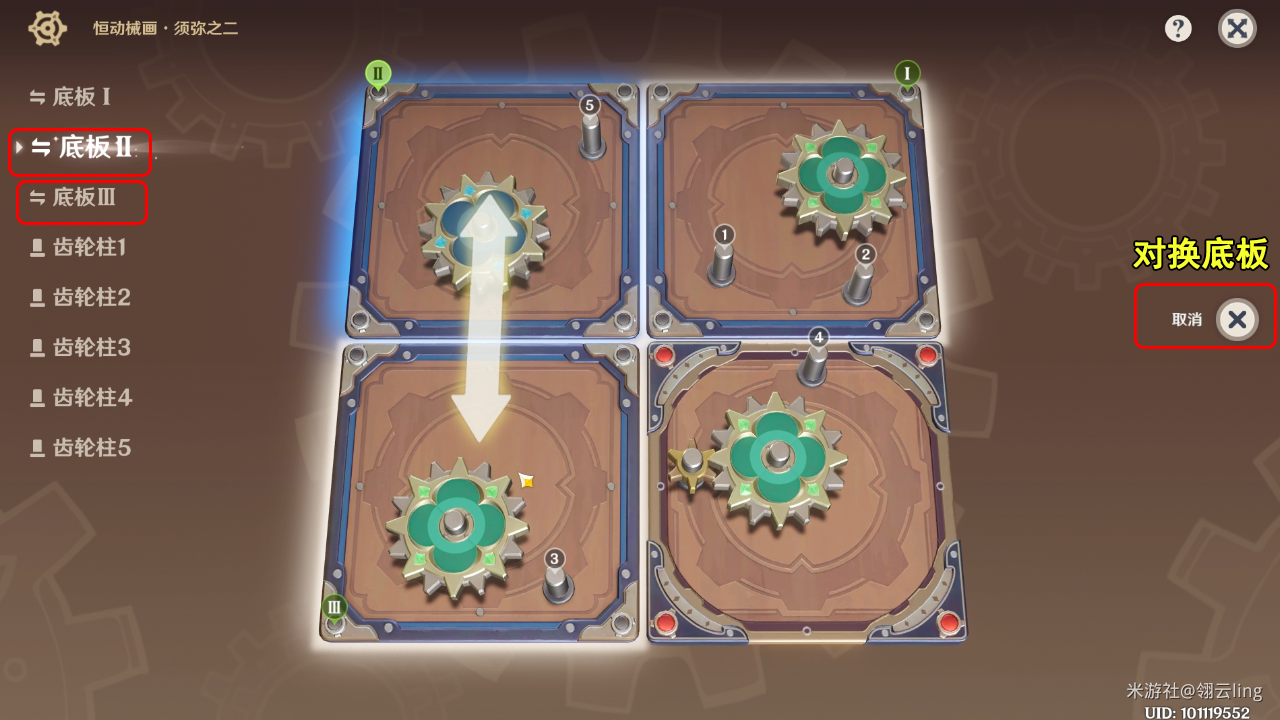Close the puzzle screen
The height and width of the screenshot is (720, 1280).
pyautogui.click(x=1237, y=28)
